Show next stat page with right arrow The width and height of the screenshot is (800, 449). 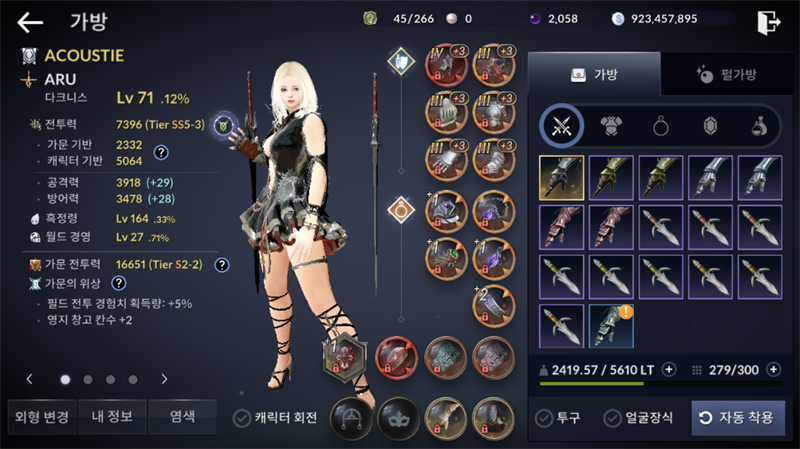[x=164, y=379]
